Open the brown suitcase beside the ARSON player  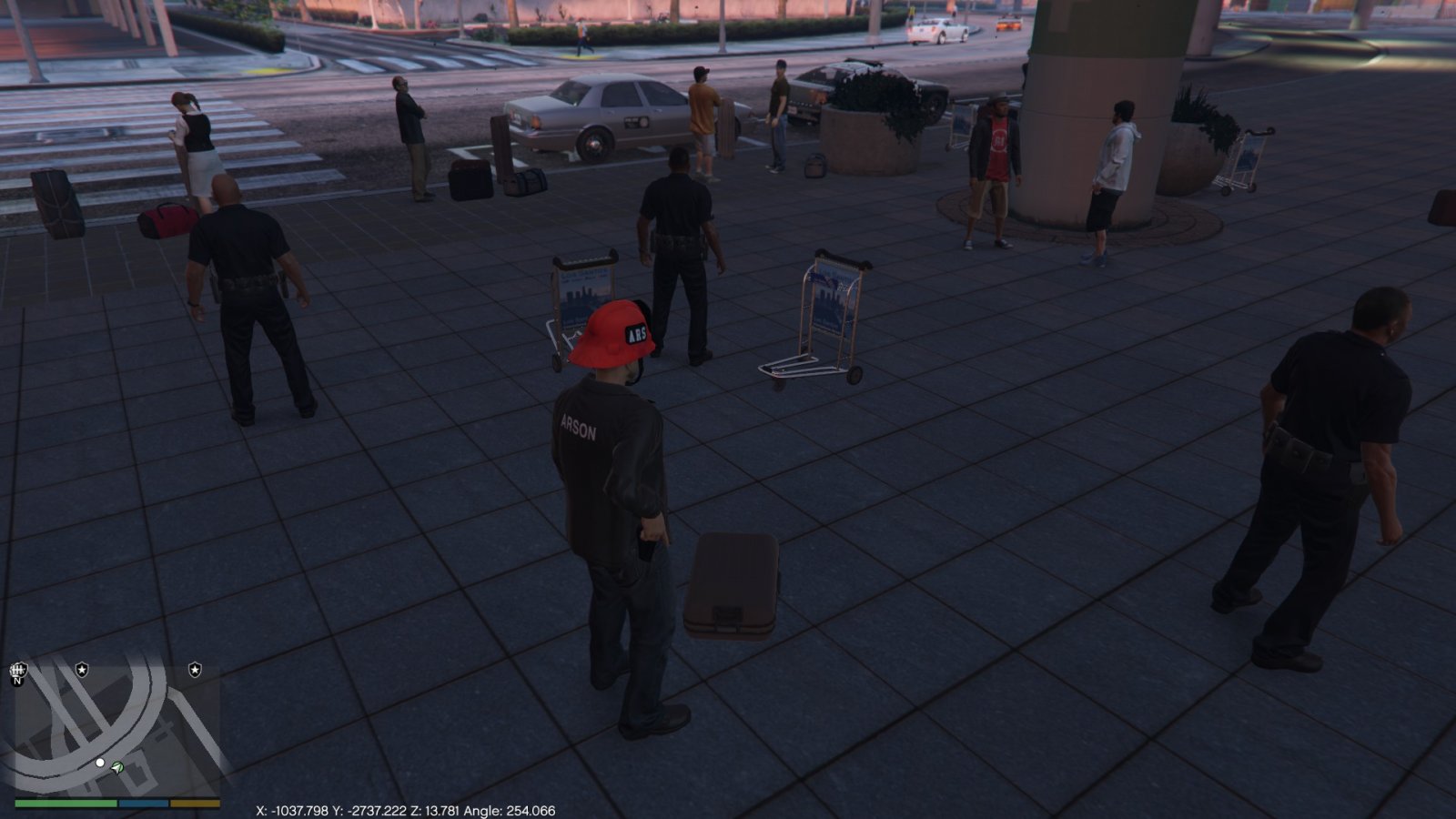[x=733, y=582]
